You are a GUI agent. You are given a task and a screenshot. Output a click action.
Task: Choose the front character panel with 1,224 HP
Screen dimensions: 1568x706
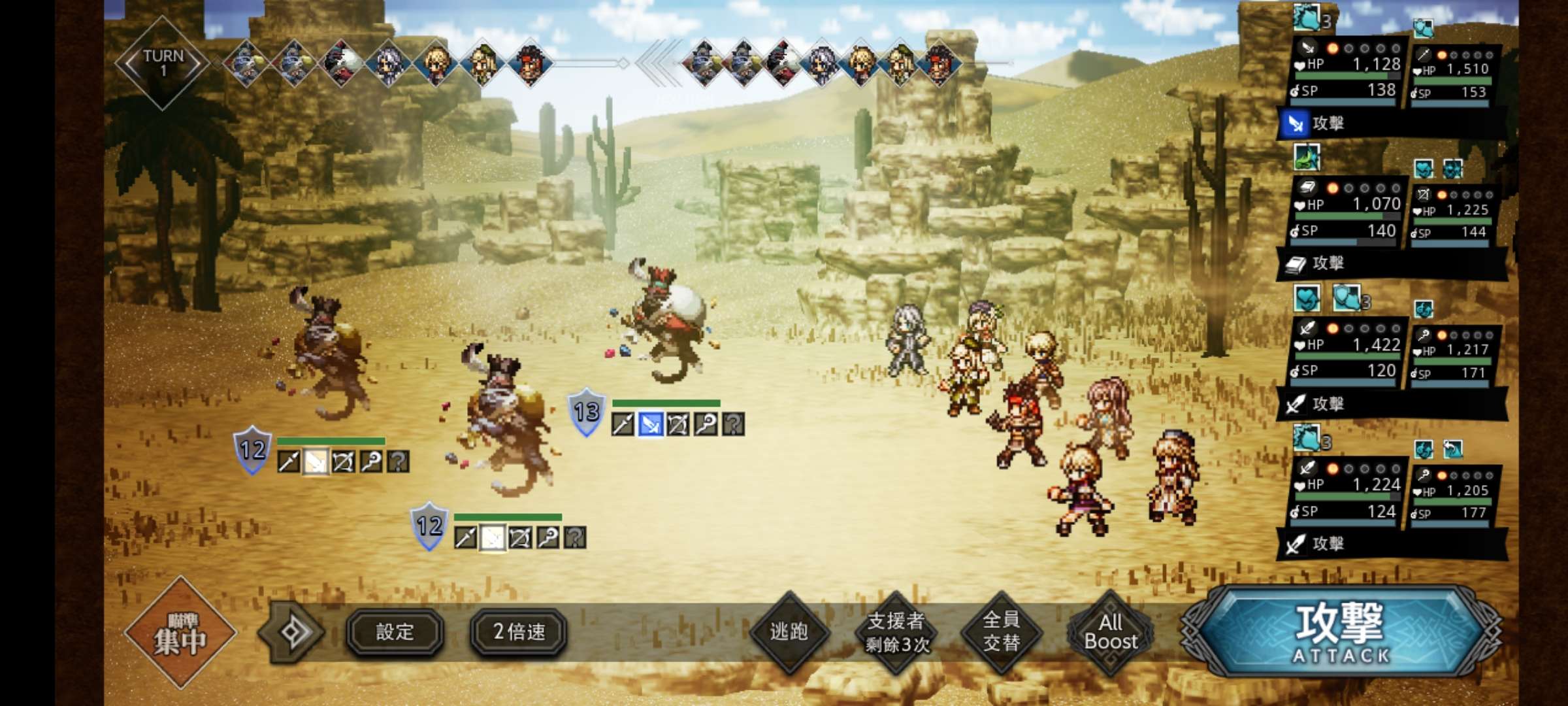tap(1347, 490)
